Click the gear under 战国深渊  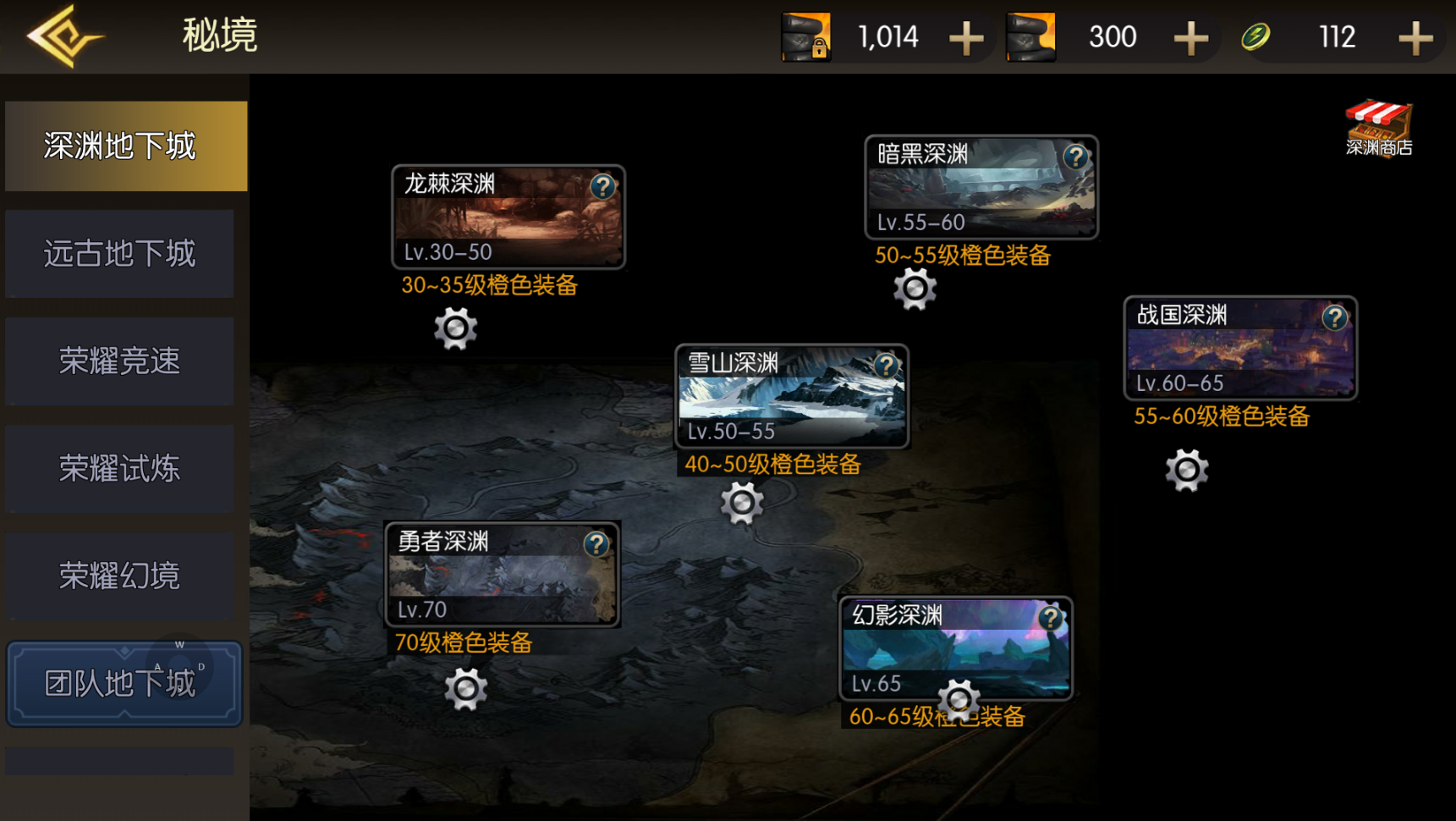1186,471
